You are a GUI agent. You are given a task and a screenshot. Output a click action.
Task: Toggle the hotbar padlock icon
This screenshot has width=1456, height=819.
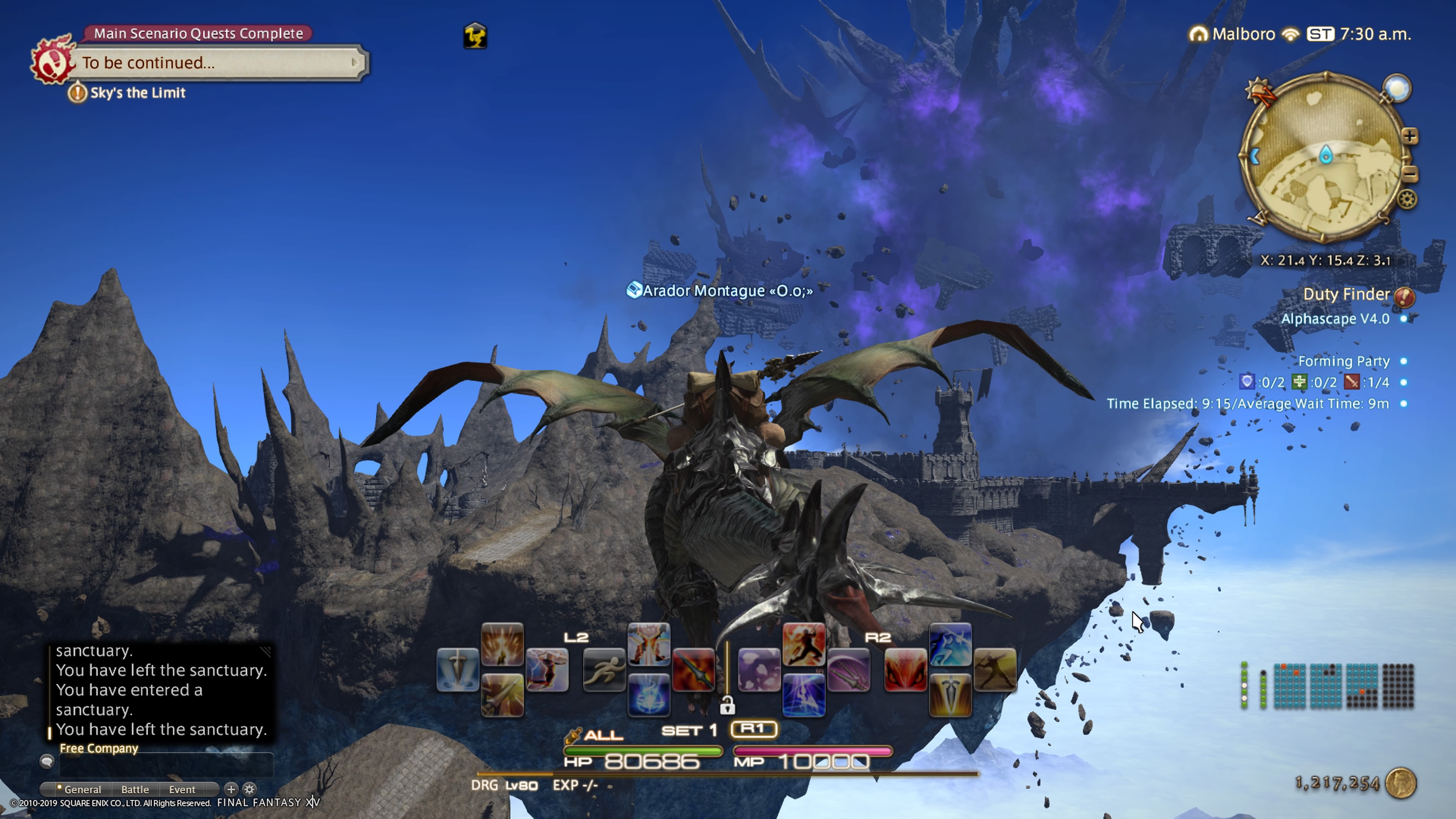[x=727, y=705]
